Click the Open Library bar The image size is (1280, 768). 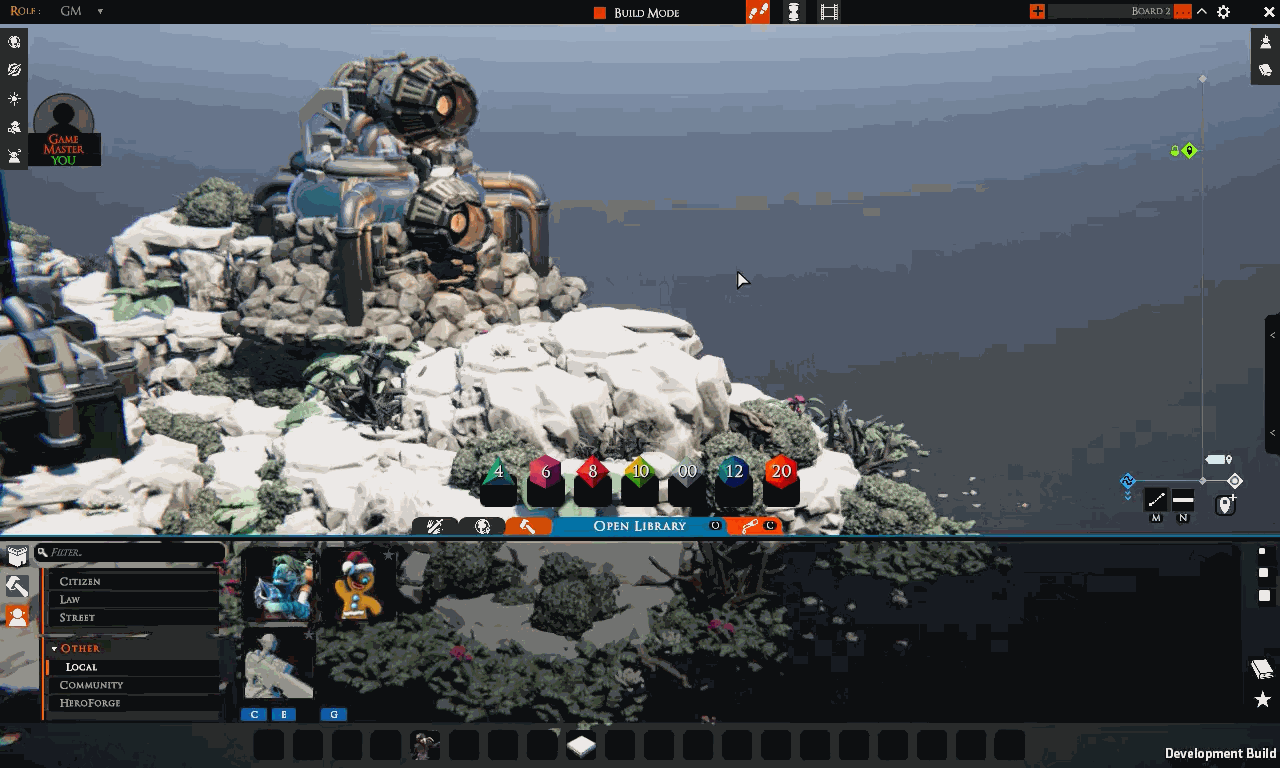point(640,526)
